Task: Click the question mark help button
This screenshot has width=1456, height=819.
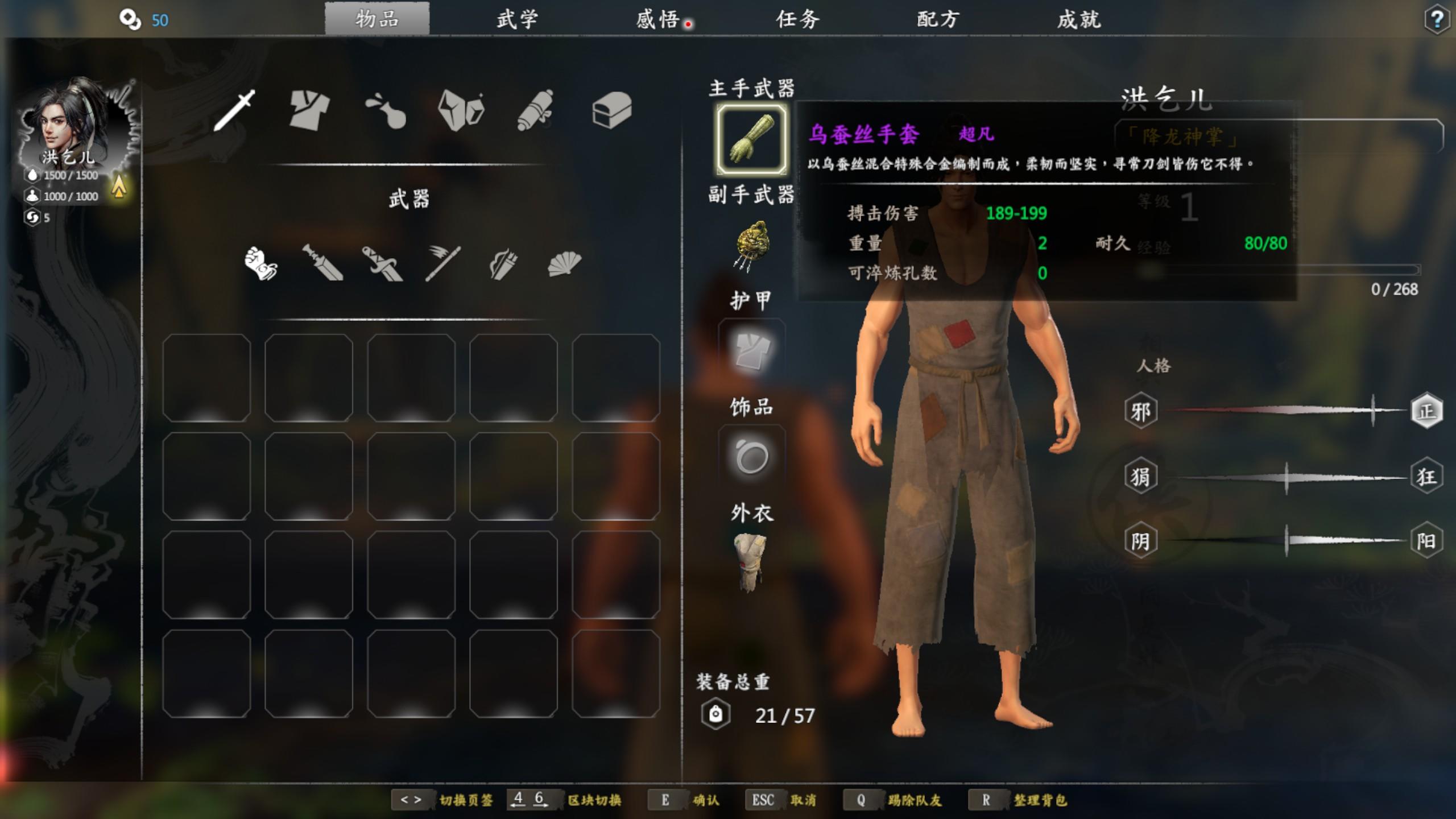Action: 1437,20
